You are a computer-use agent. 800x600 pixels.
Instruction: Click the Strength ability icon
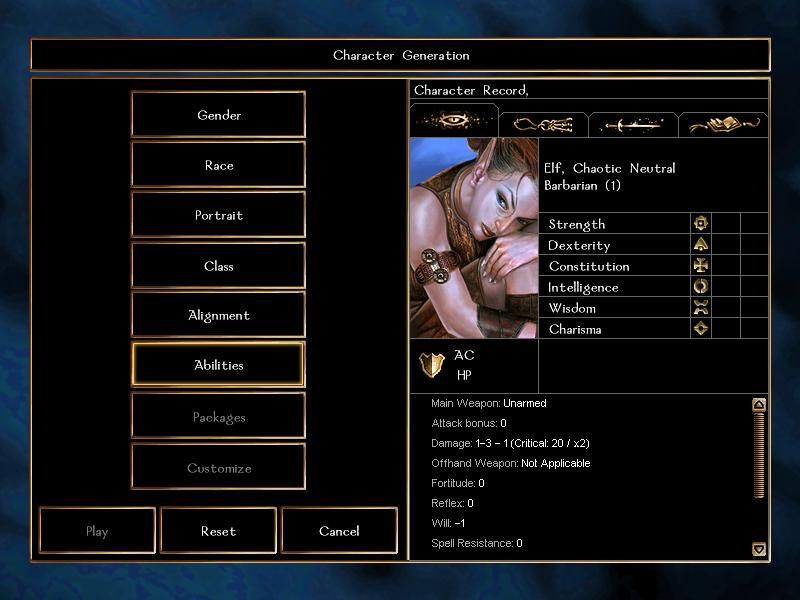tap(702, 223)
